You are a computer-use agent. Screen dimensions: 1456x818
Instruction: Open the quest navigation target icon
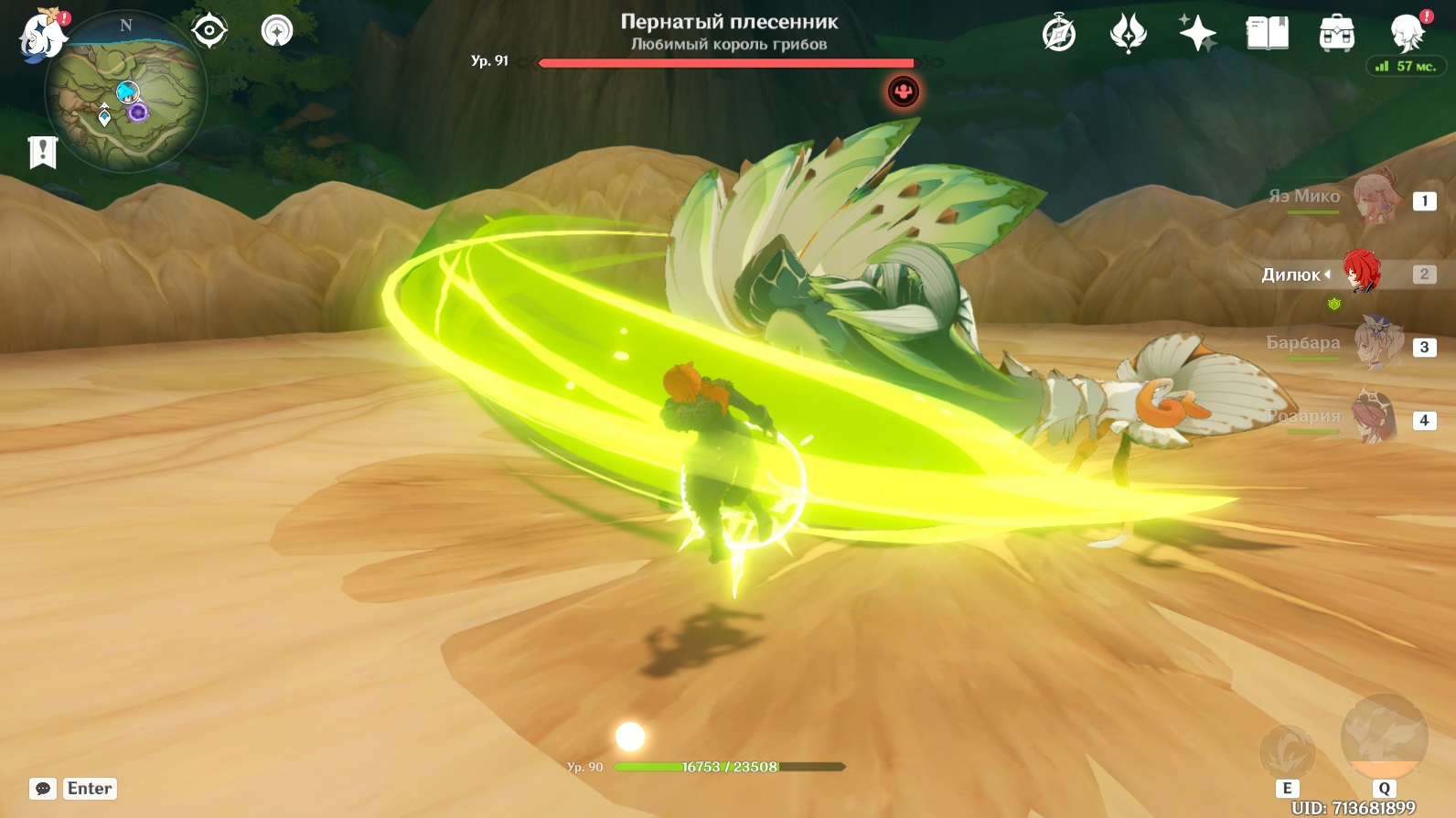pos(209,31)
